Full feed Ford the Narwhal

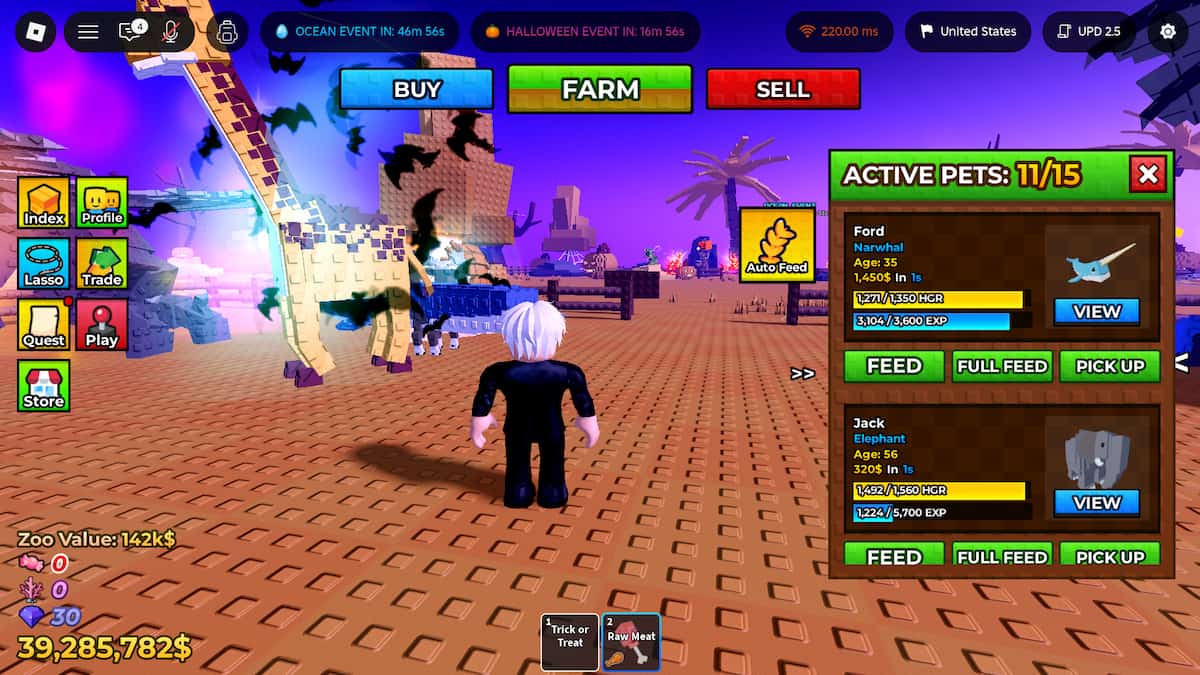1002,366
